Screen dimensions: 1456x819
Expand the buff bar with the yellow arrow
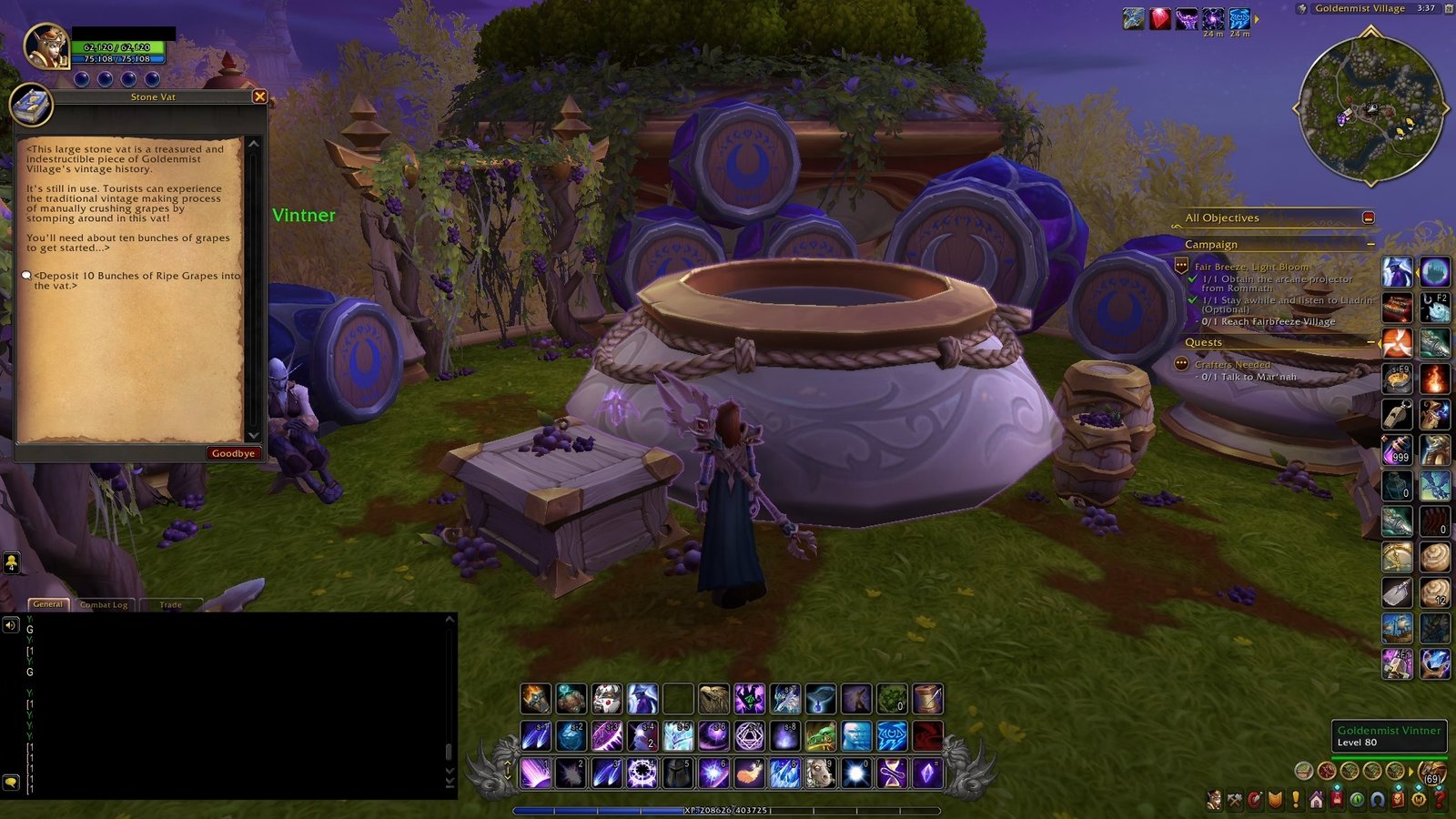1257,19
